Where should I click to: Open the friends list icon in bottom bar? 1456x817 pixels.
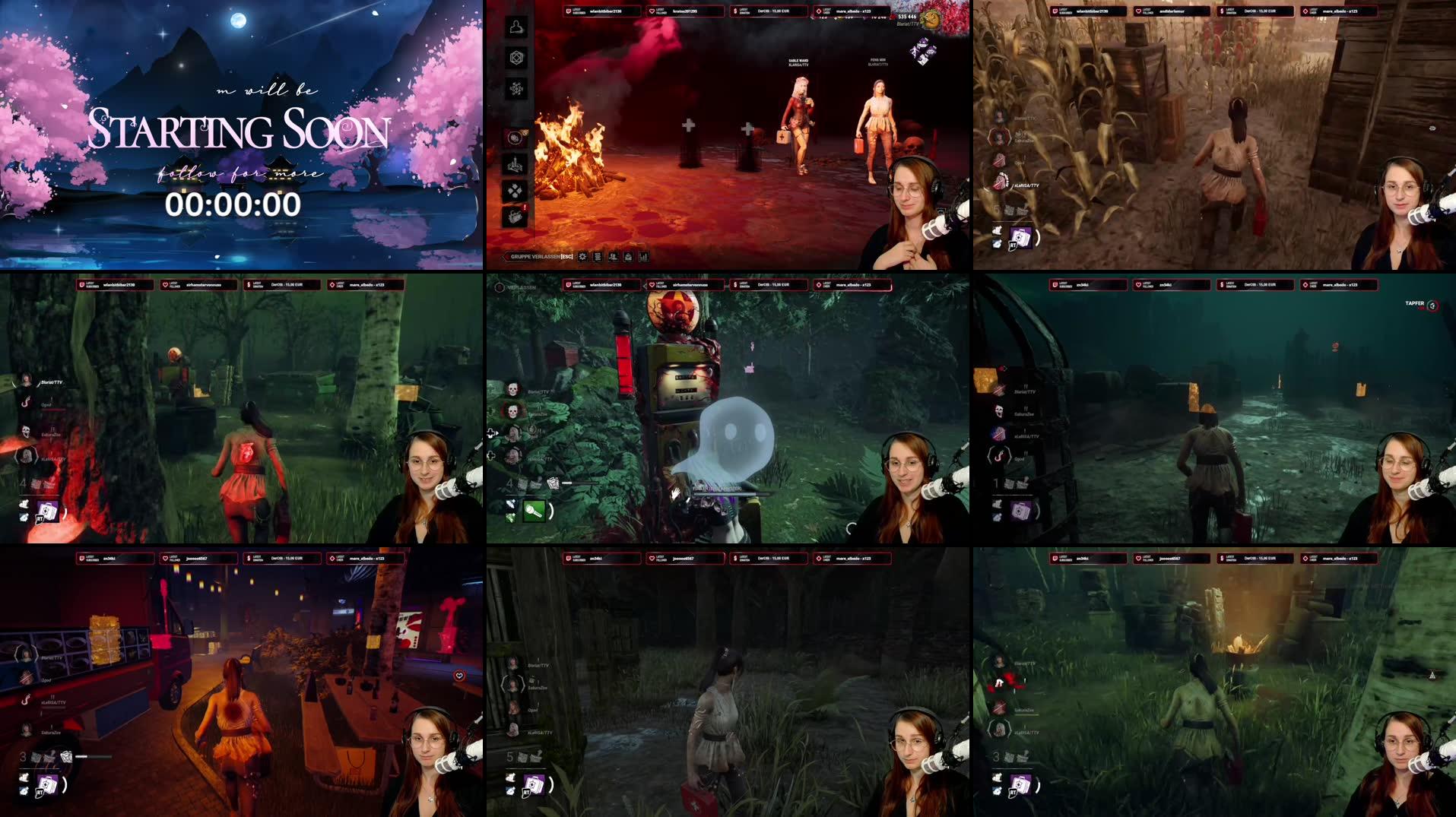coord(614,257)
